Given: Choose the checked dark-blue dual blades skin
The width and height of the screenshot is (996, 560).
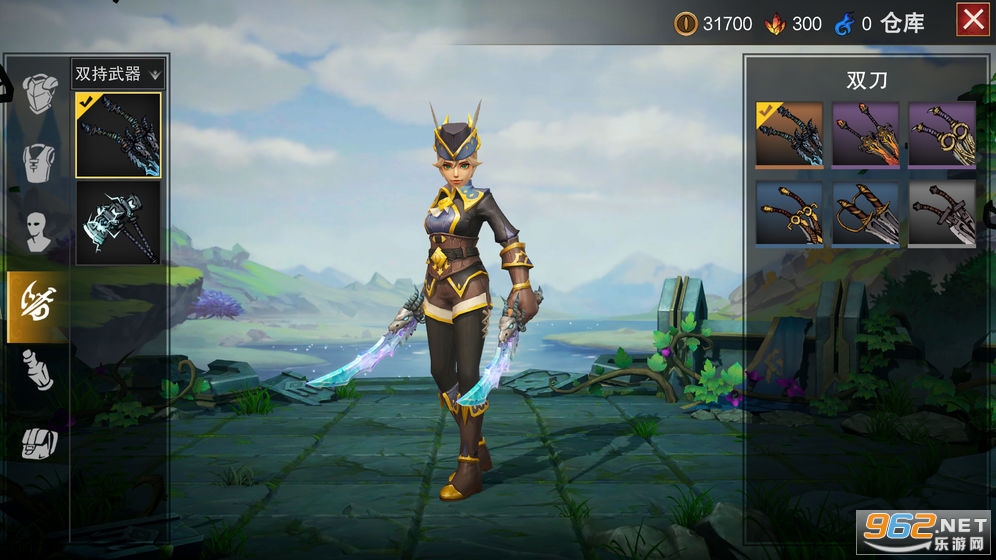Looking at the screenshot, I should (789, 135).
